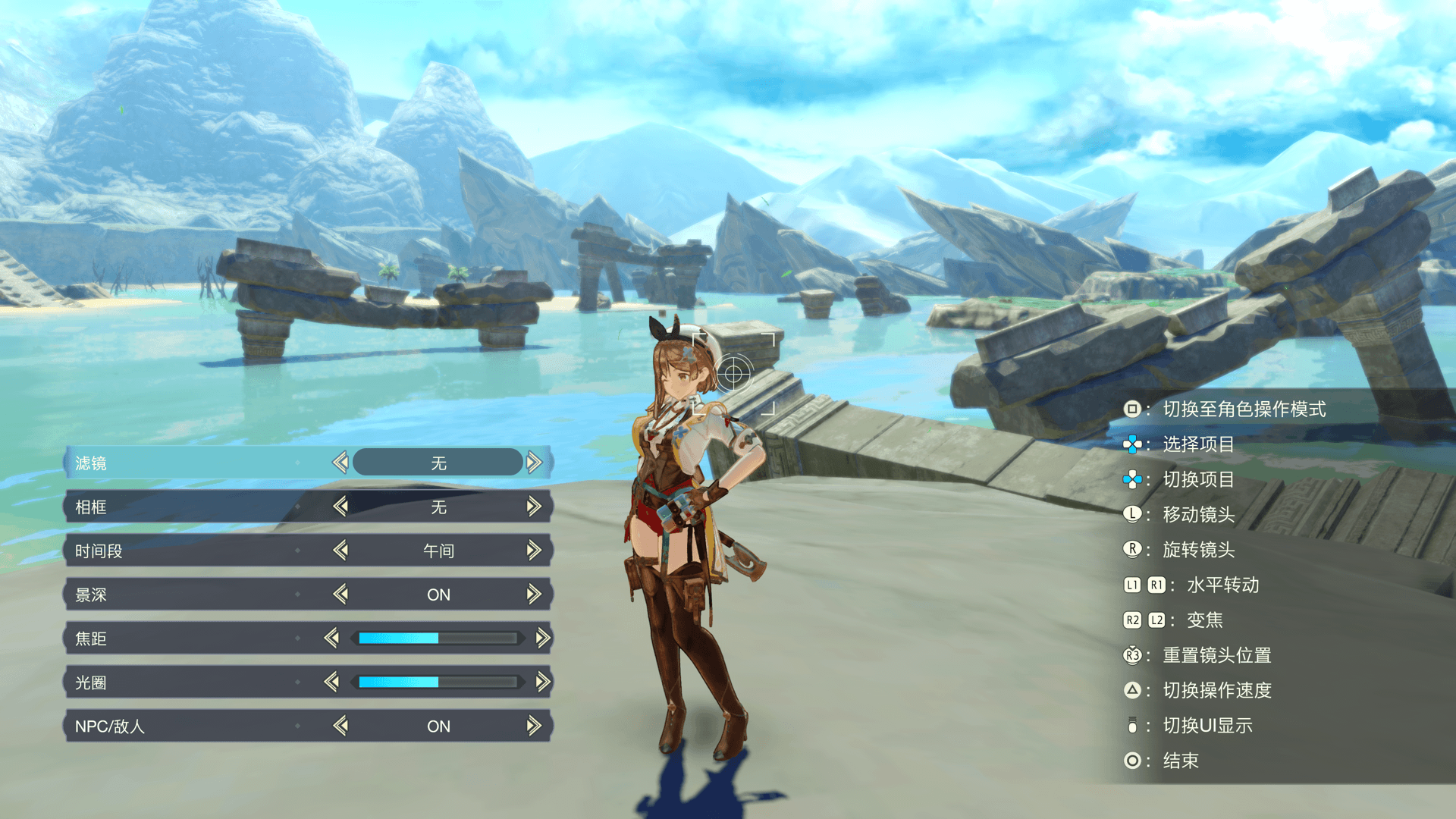Change 时间段 backward using left arrow
The image size is (1456, 819).
[x=340, y=550]
